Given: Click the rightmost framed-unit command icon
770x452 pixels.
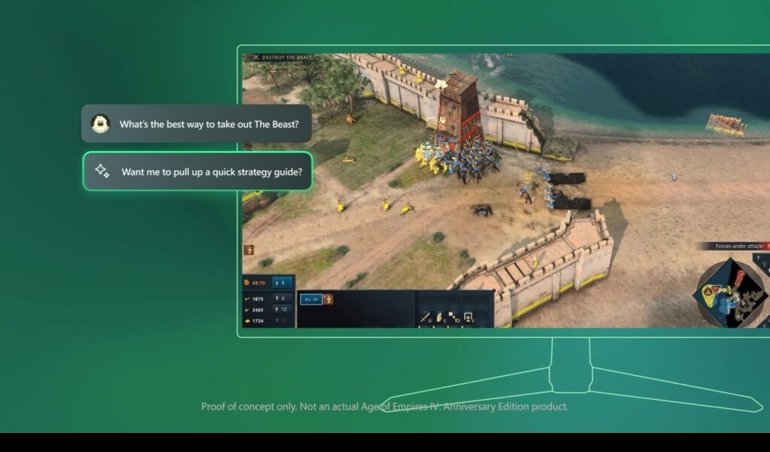Looking at the screenshot, I should click(468, 318).
